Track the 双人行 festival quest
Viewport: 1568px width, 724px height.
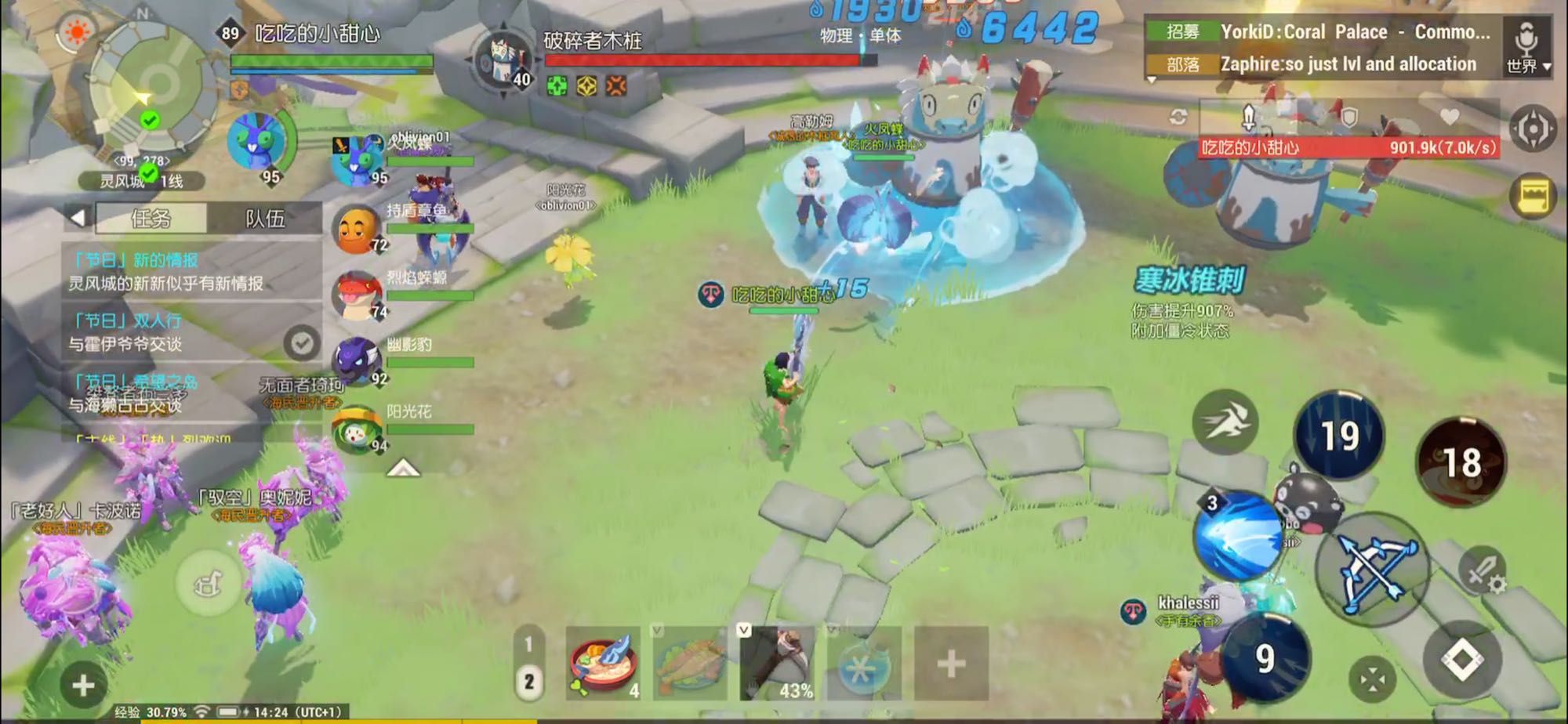(301, 342)
